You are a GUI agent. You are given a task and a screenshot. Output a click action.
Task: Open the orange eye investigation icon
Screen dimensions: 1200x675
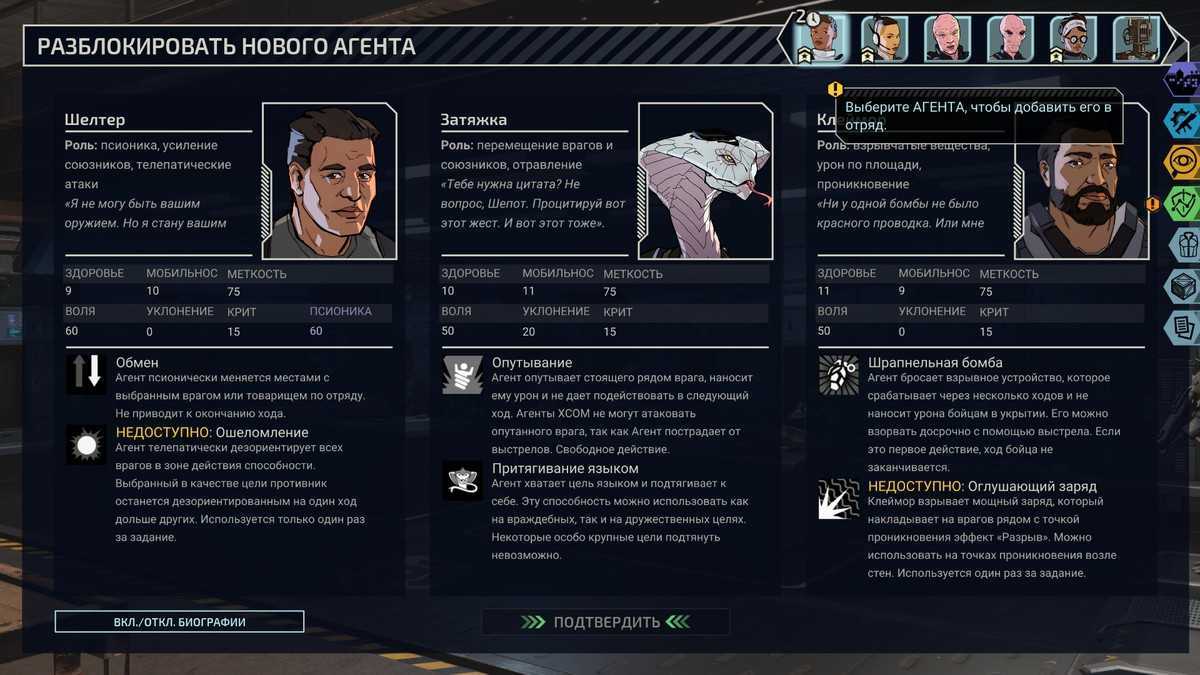[1183, 163]
